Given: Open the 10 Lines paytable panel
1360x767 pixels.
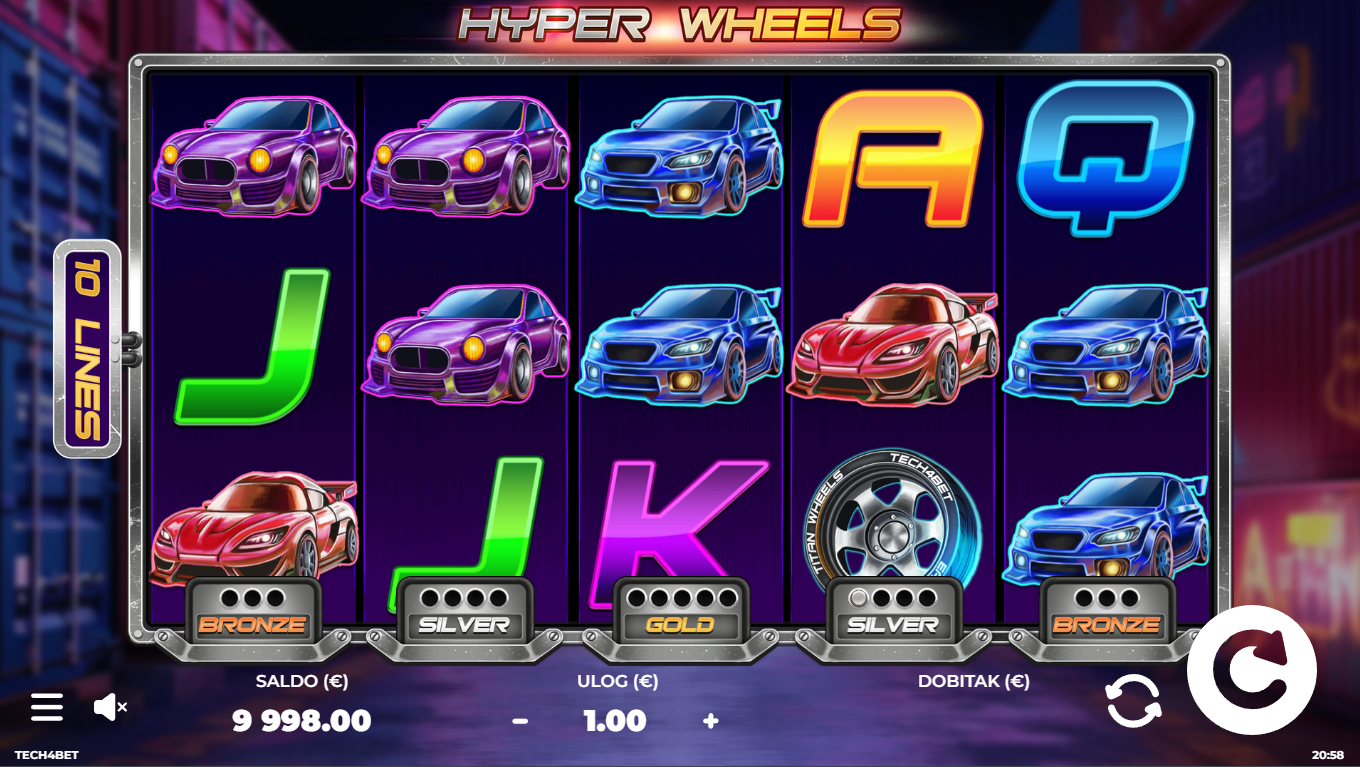Looking at the screenshot, I should [88, 349].
